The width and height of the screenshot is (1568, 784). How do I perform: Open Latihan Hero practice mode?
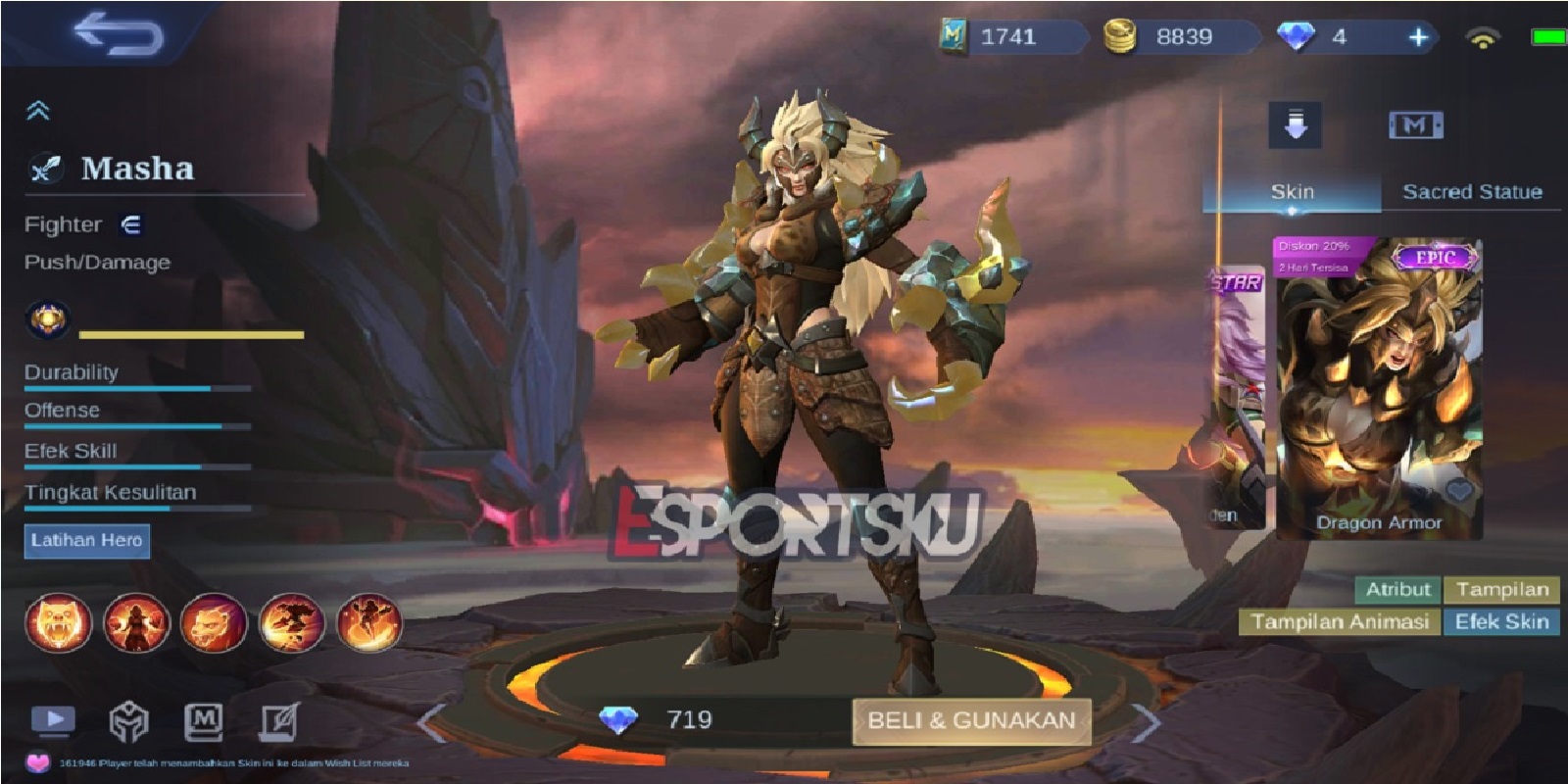(x=88, y=539)
